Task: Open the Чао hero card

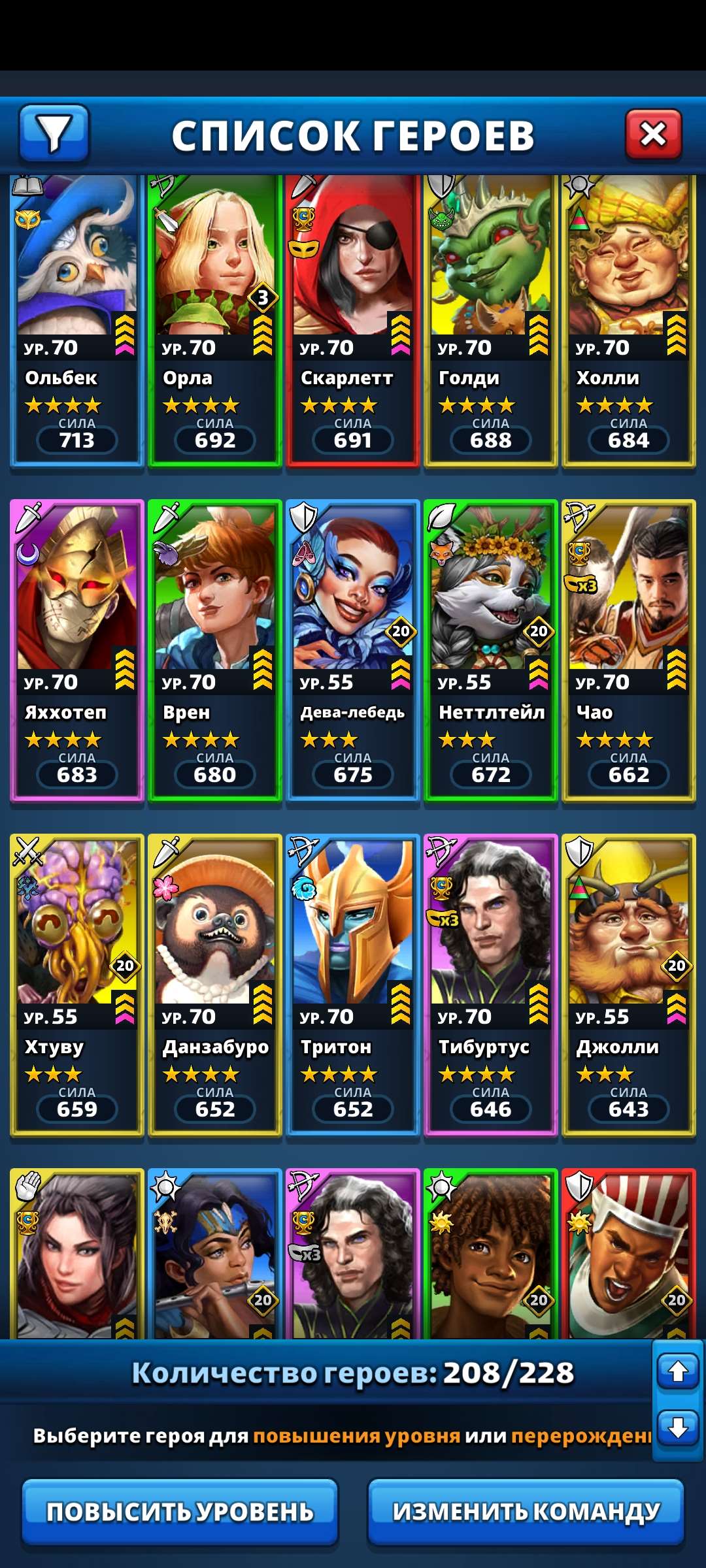Action: pyautogui.click(x=628, y=650)
